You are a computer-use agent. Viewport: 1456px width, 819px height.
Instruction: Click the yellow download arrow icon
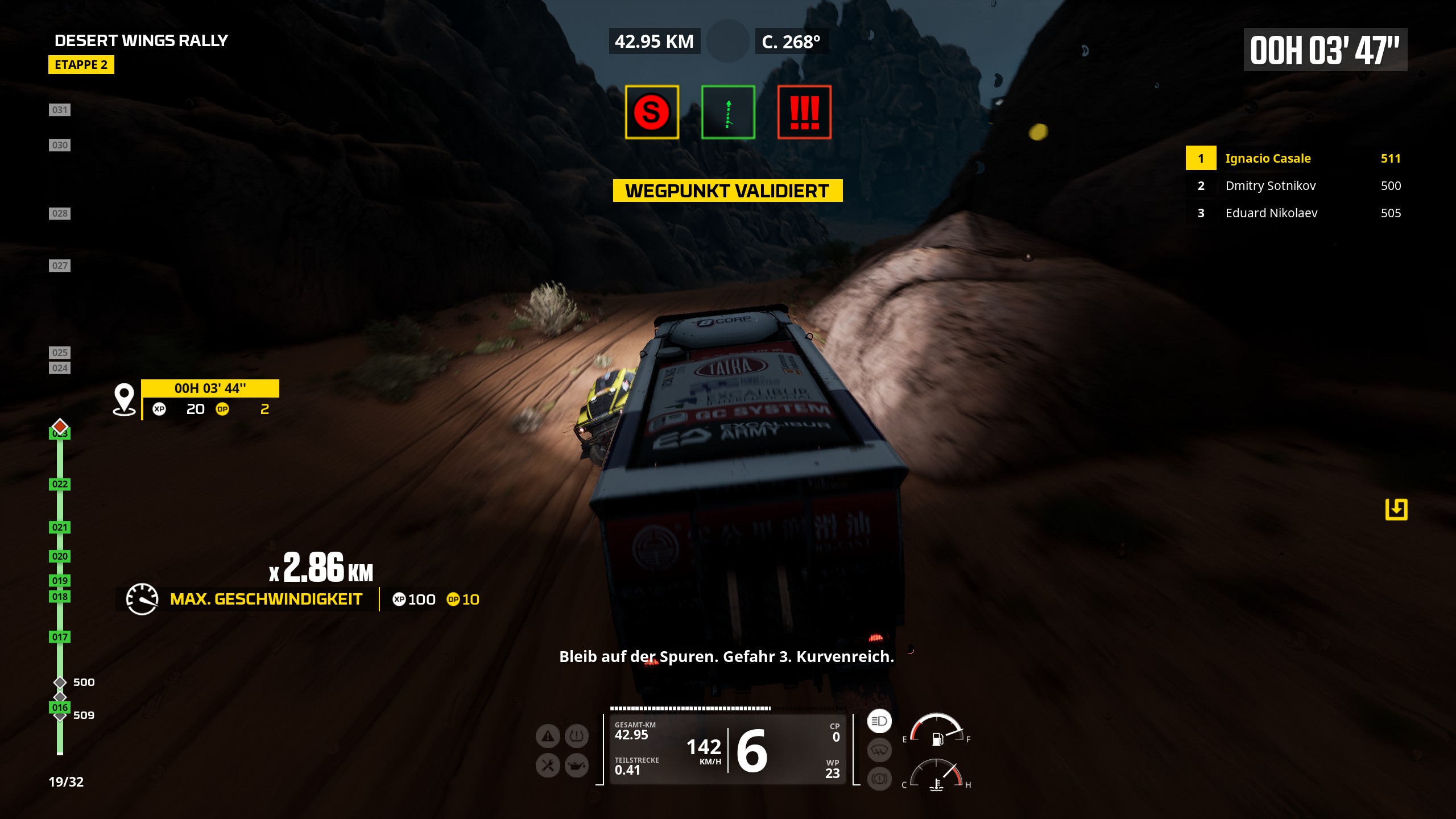click(1396, 509)
